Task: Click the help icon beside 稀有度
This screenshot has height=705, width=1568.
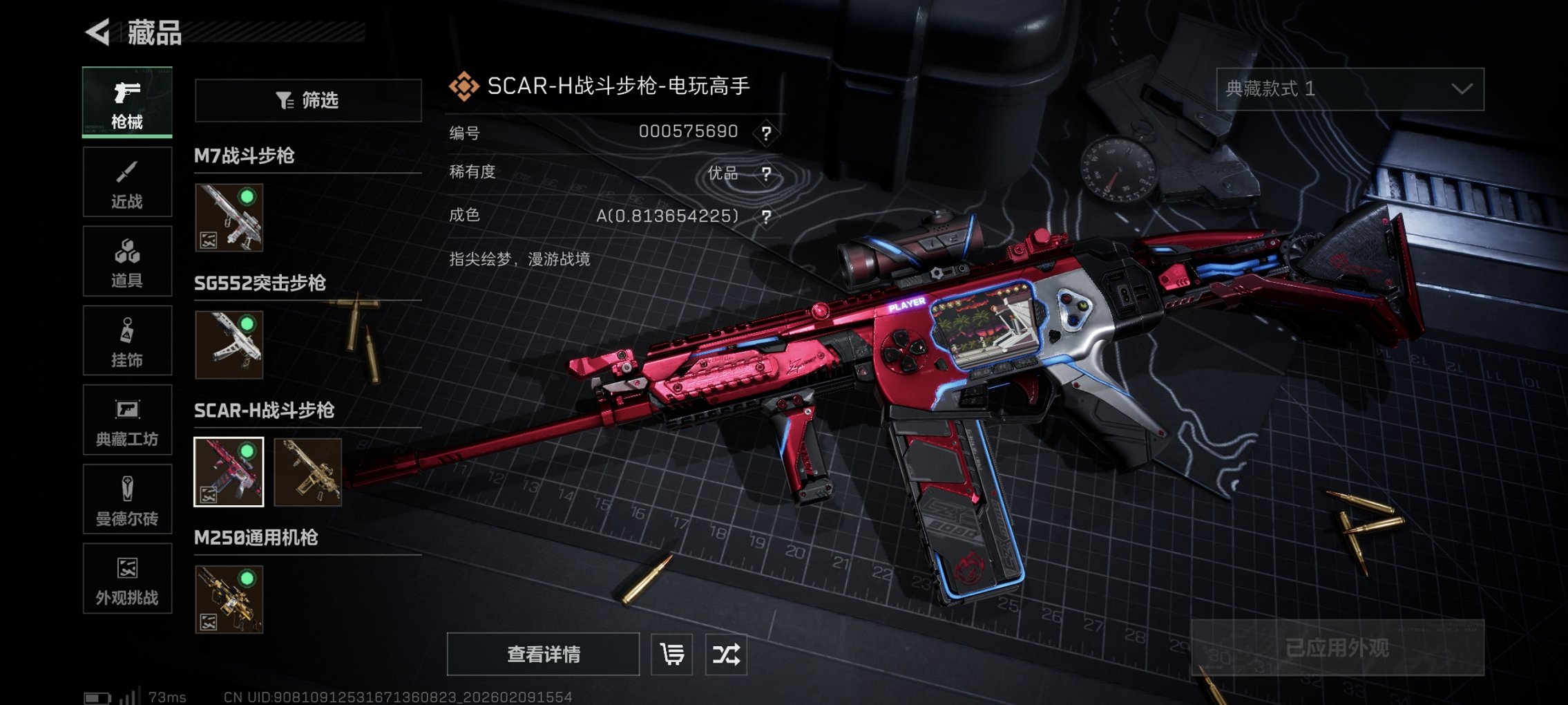Action: coord(767,173)
